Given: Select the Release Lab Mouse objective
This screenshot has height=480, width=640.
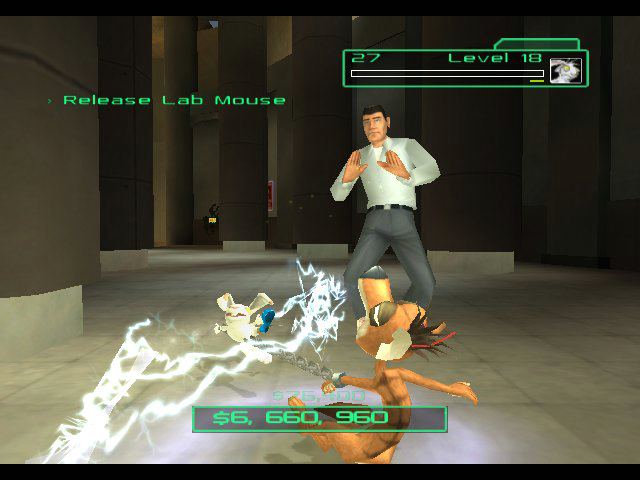Looking at the screenshot, I should pyautogui.click(x=173, y=100).
